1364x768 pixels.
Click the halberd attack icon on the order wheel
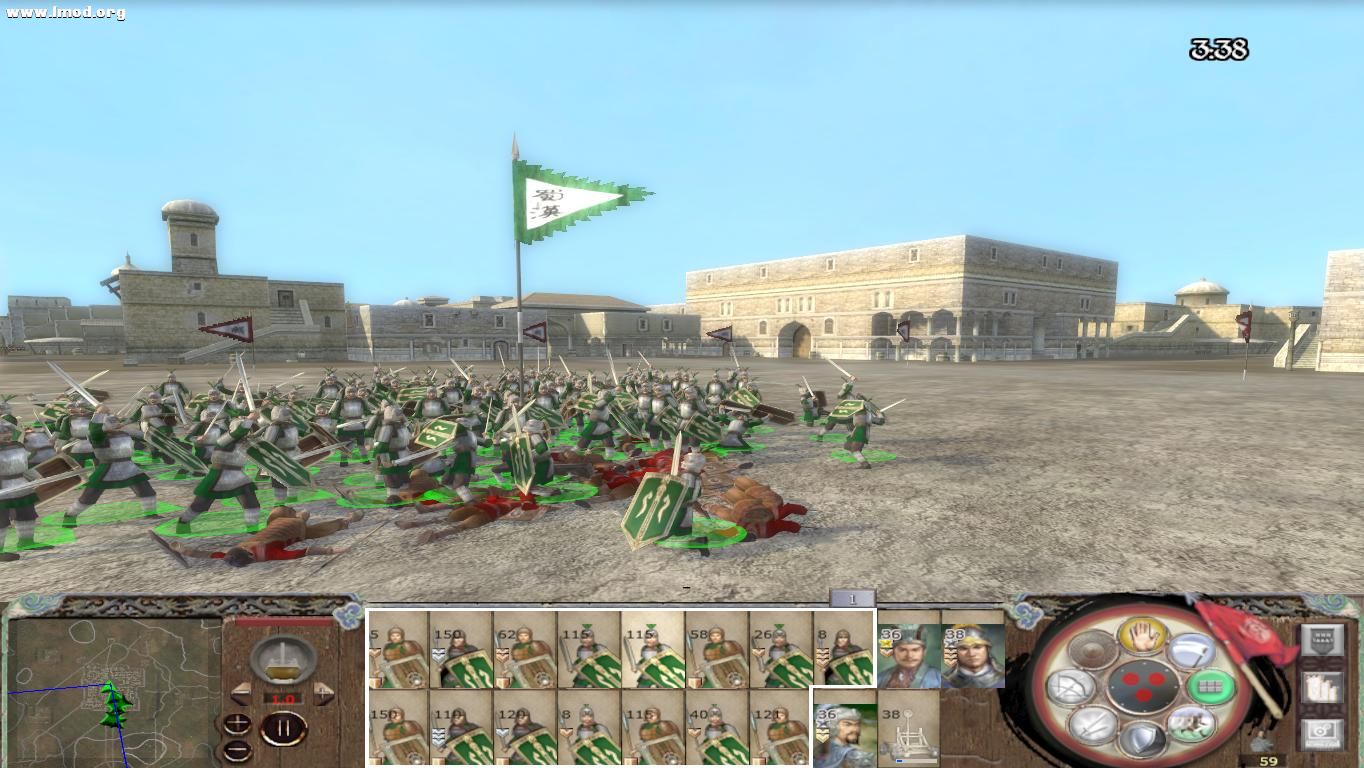[x=1192, y=649]
